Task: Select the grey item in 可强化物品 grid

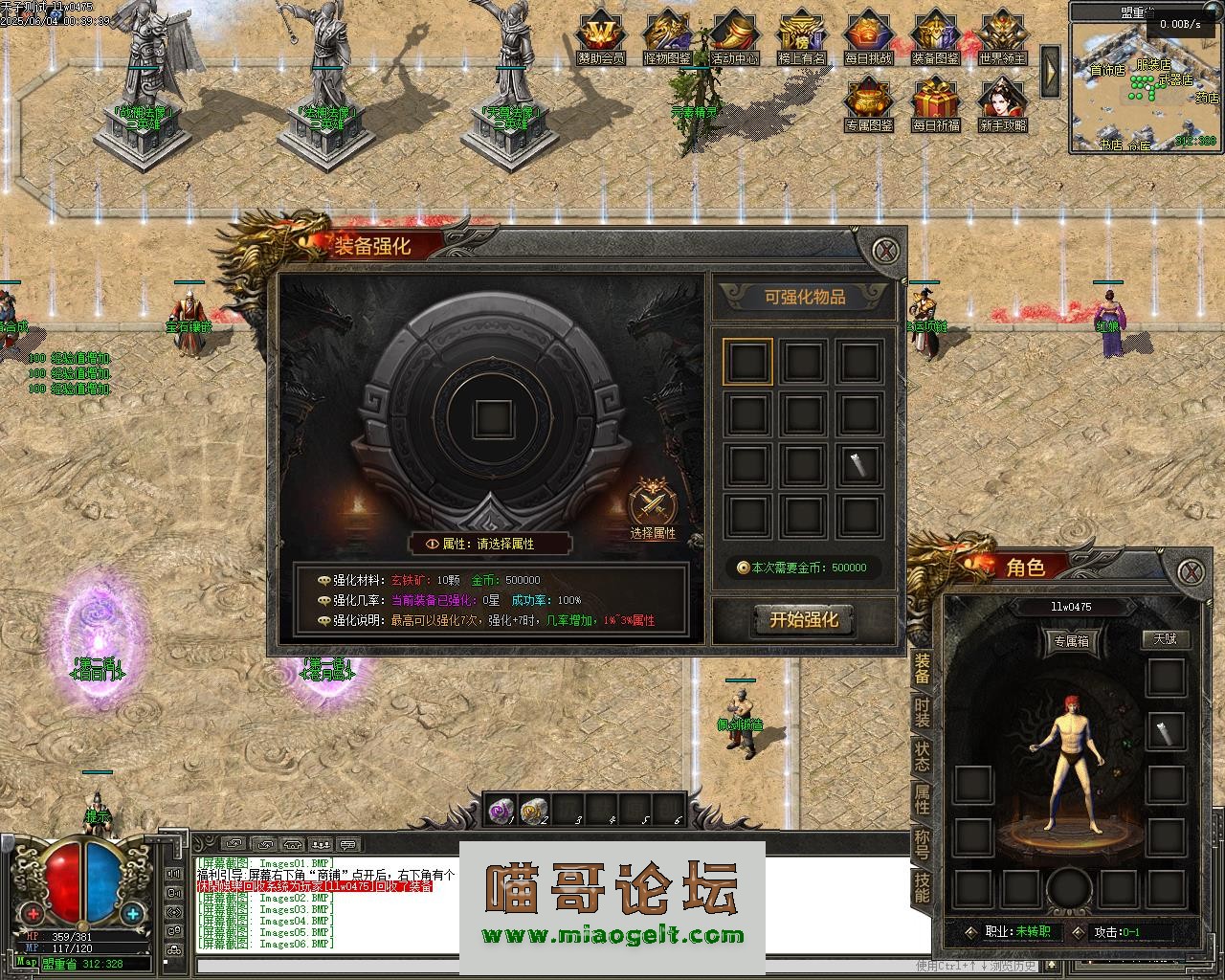Action: pyautogui.click(x=858, y=465)
